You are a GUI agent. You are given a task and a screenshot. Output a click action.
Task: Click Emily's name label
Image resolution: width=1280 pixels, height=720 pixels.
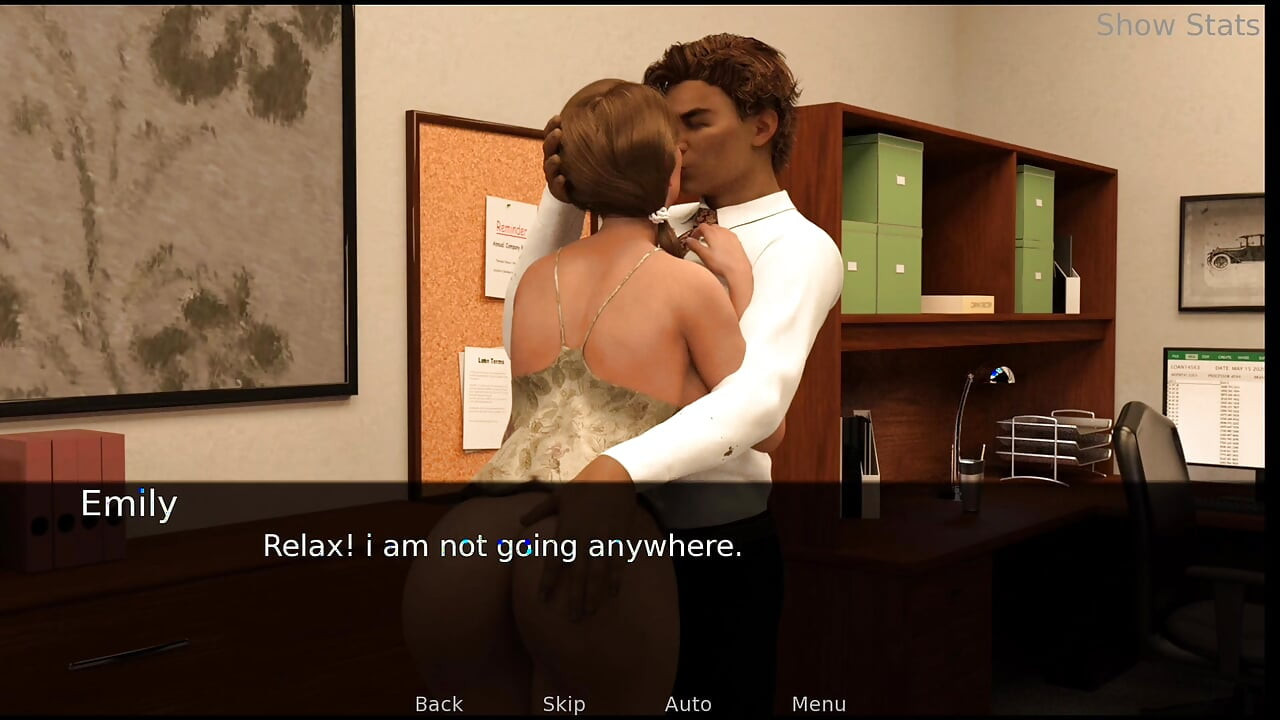pyautogui.click(x=128, y=504)
